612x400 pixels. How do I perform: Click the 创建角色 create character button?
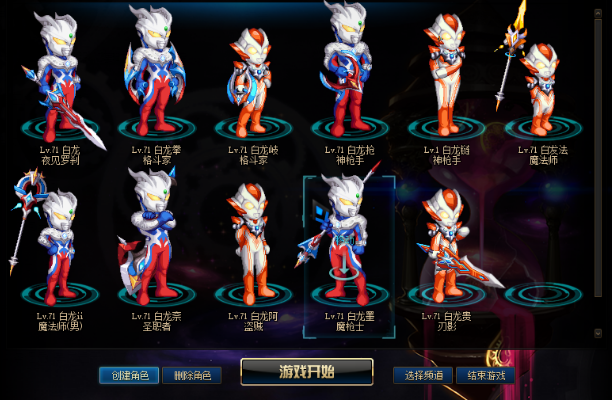pyautogui.click(x=129, y=376)
